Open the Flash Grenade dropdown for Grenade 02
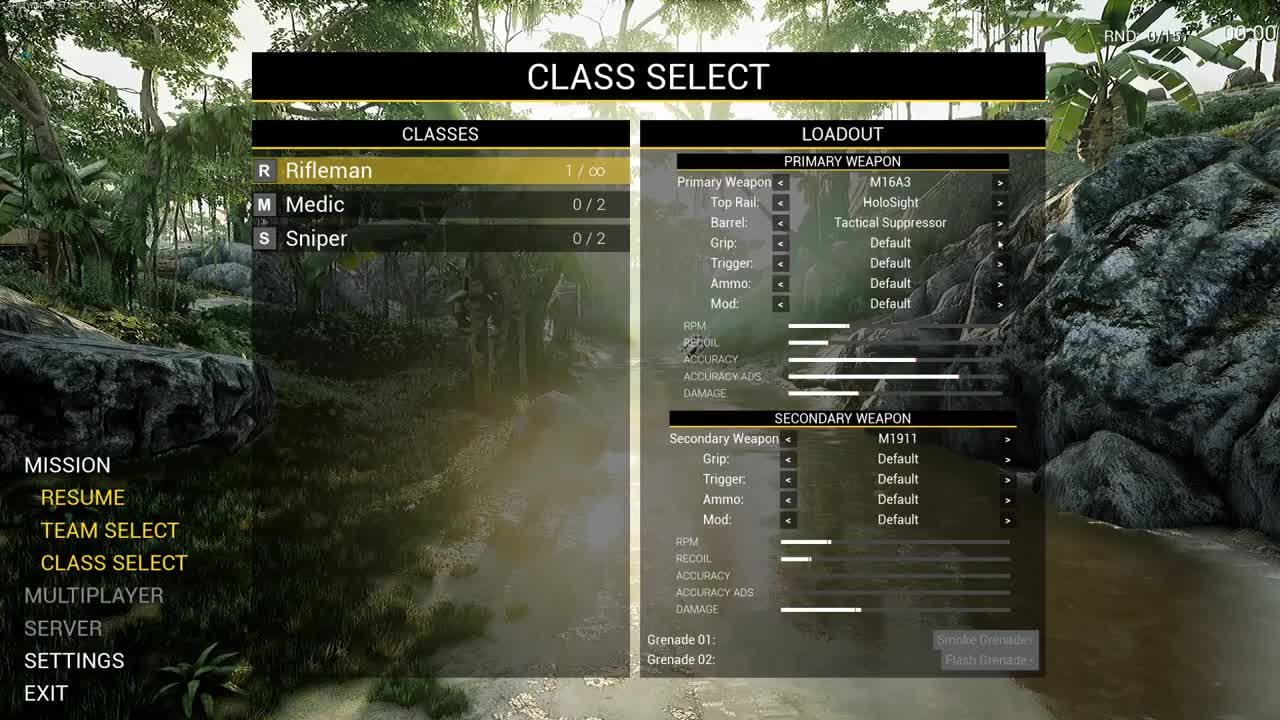This screenshot has width=1280, height=720. (x=989, y=660)
